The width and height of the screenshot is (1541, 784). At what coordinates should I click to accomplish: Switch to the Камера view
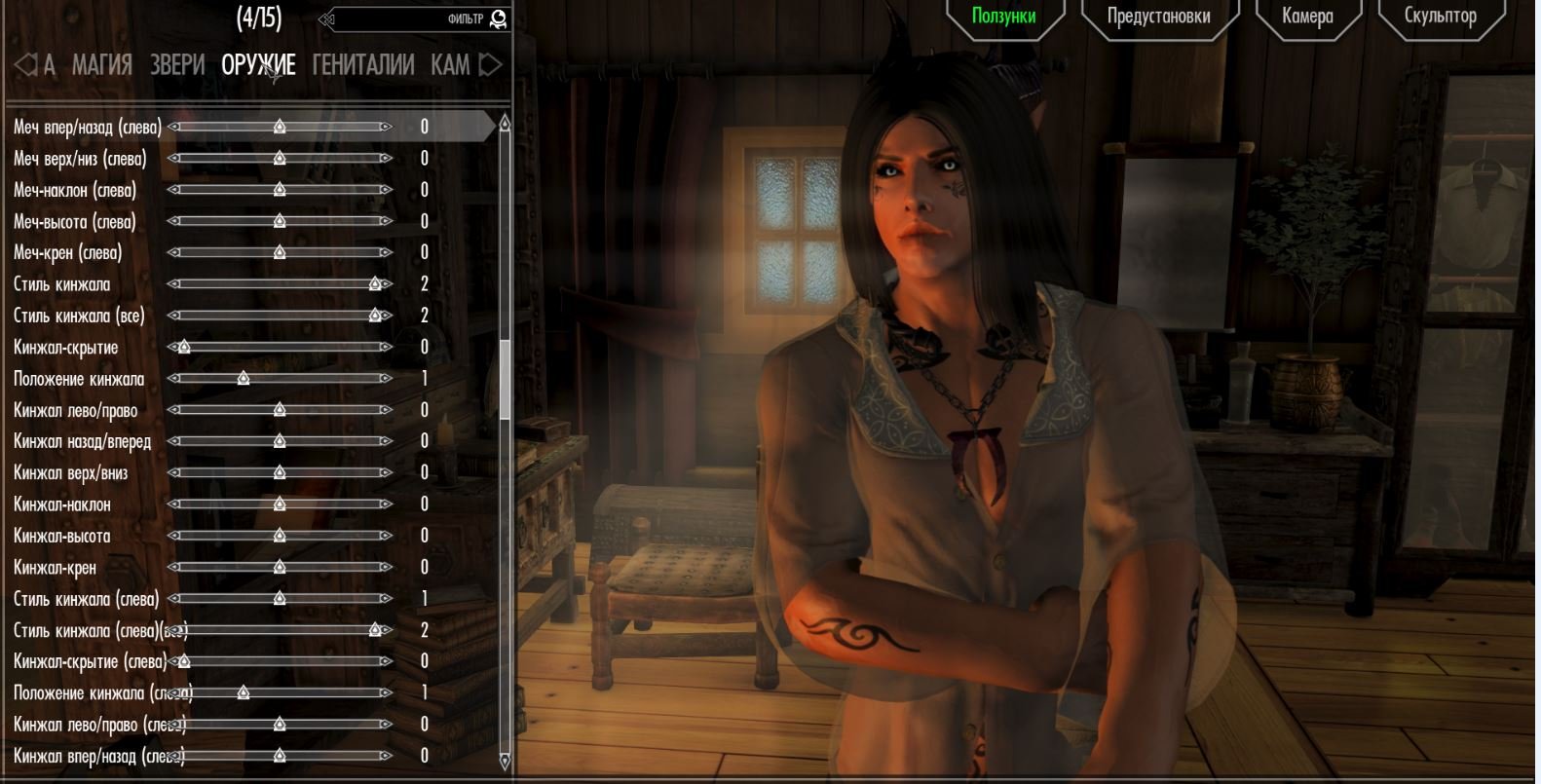tap(1306, 17)
